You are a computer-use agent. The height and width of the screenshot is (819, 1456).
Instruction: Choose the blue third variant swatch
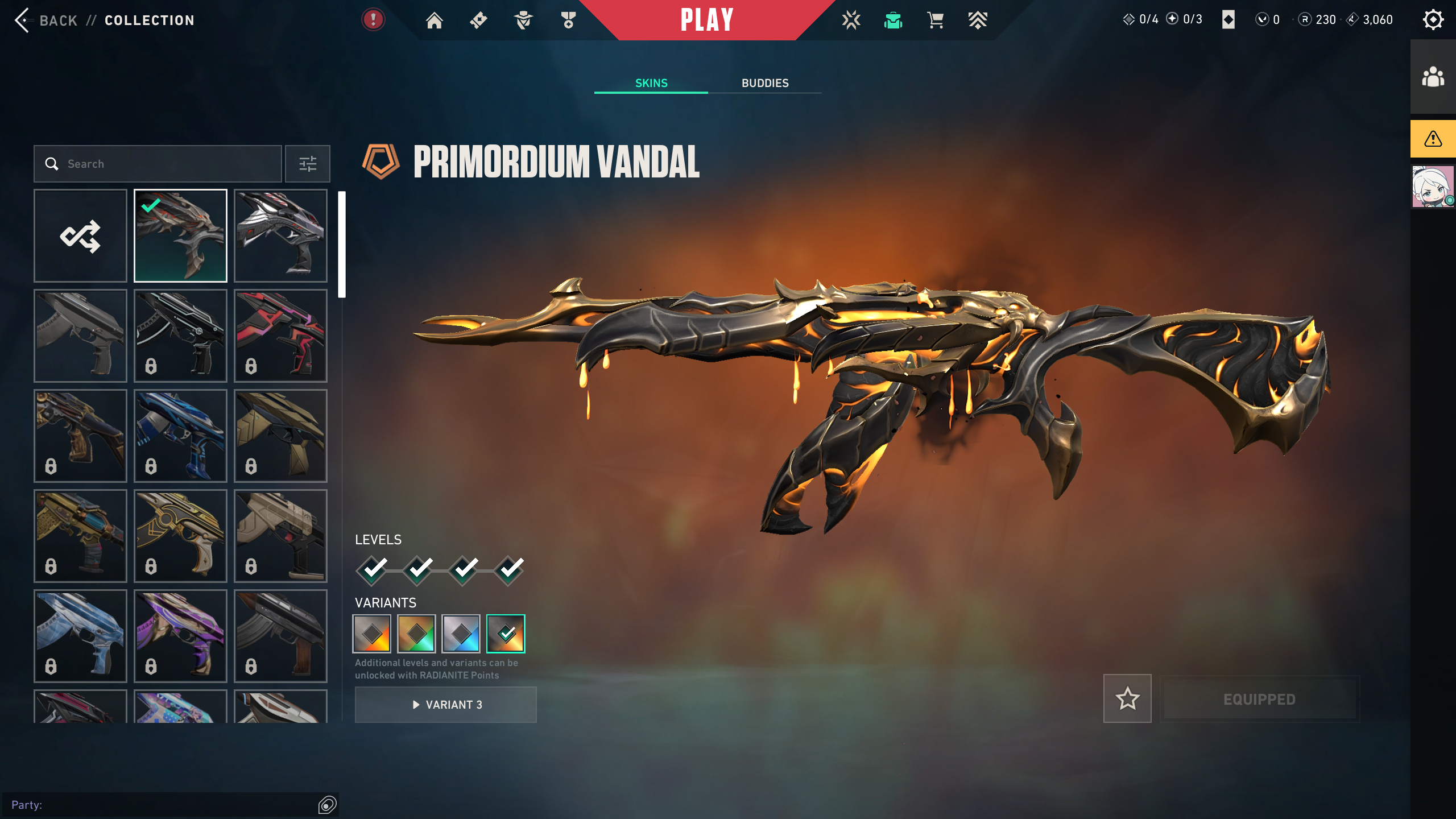click(x=461, y=634)
